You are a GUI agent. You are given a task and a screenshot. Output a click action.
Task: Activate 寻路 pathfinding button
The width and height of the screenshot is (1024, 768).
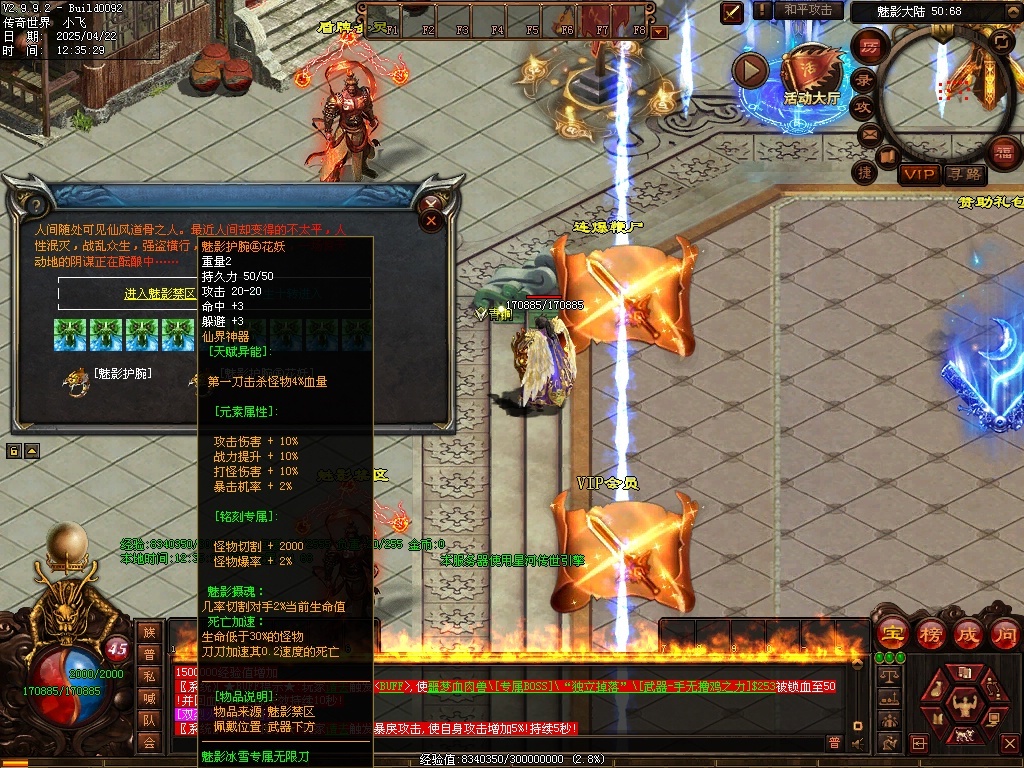pos(965,175)
